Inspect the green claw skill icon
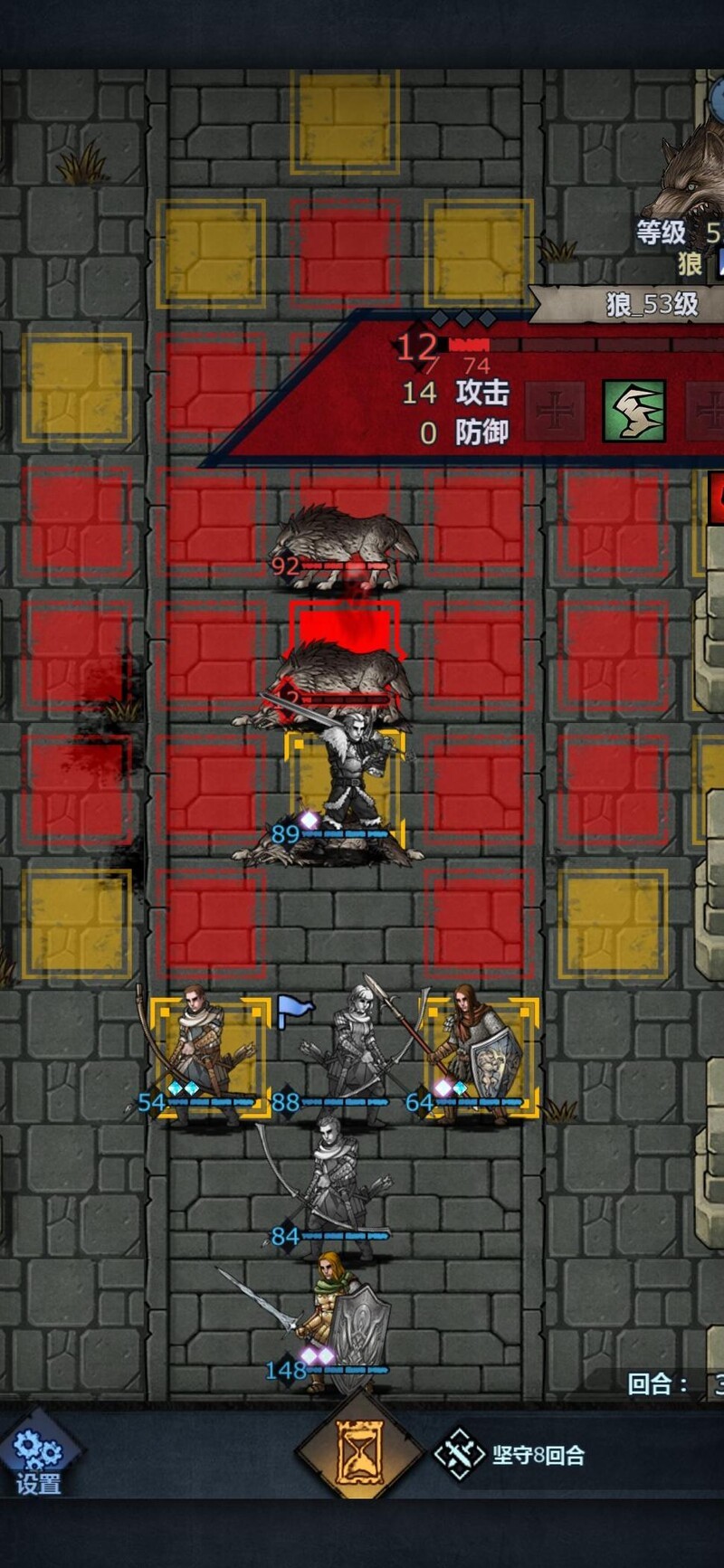 (x=634, y=410)
